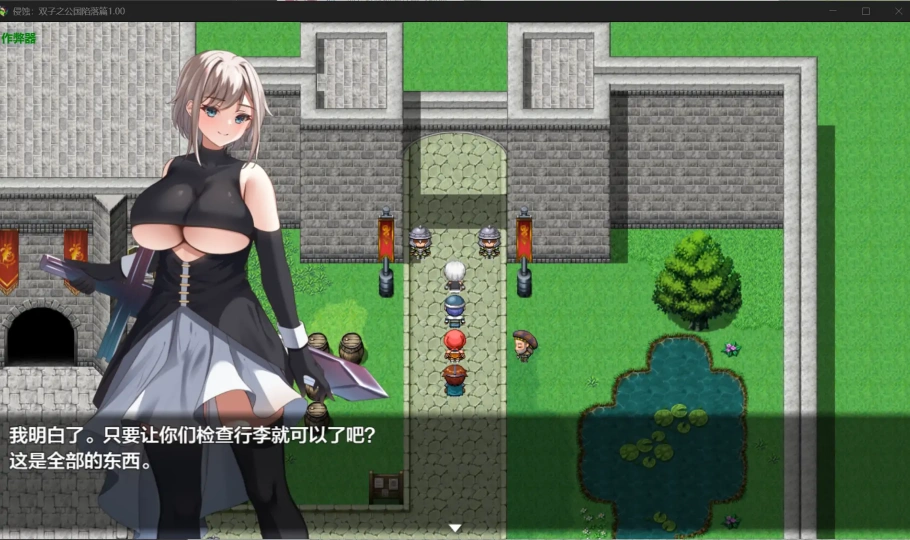Image resolution: width=910 pixels, height=540 pixels.
Task: Open the green 作弊器 cheat menu
Action: tap(18, 38)
